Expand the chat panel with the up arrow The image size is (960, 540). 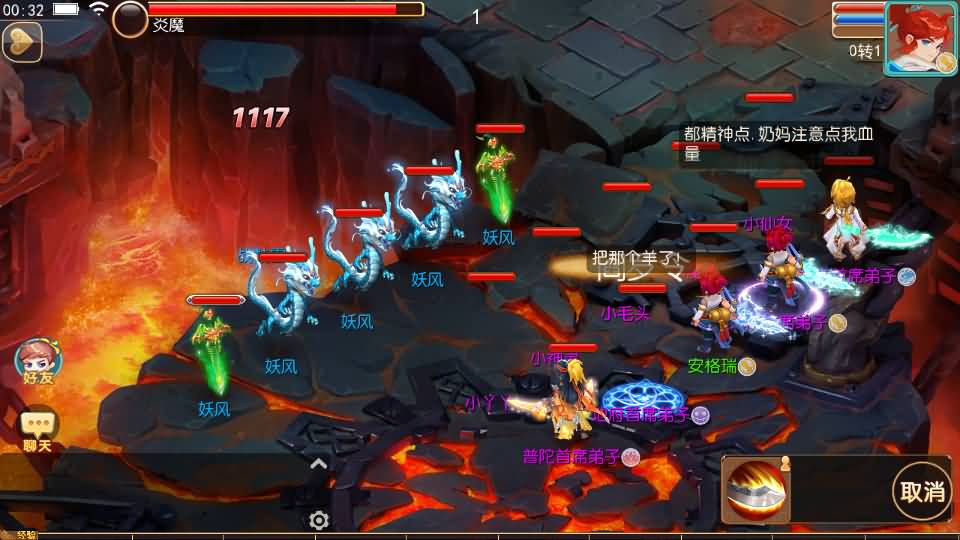click(319, 463)
